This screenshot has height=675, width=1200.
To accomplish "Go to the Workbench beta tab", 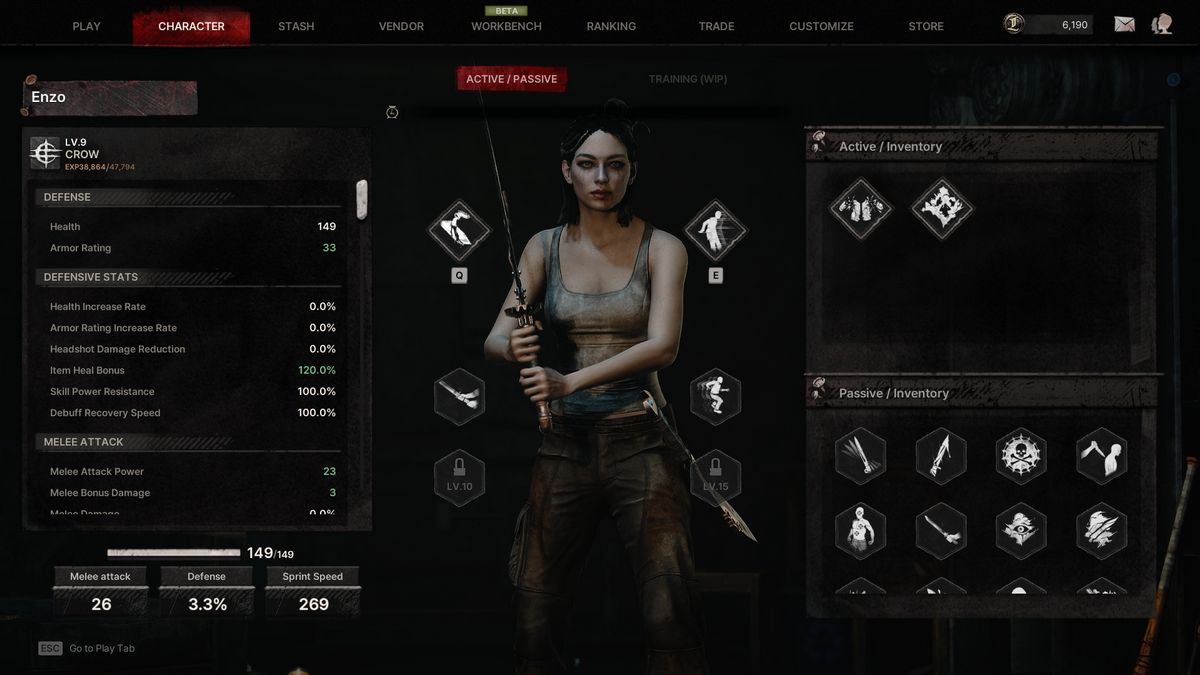I will click(506, 26).
